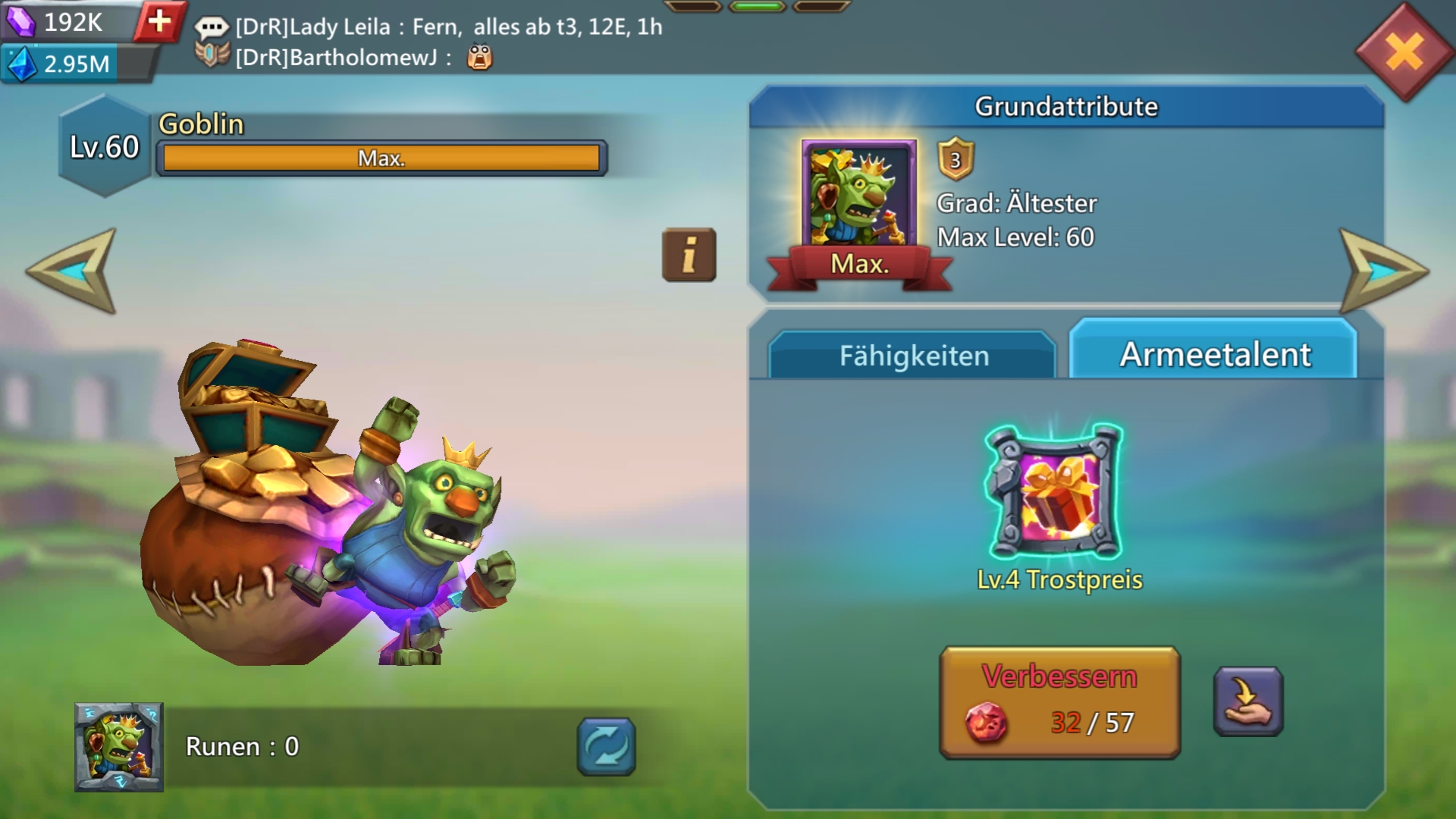1456x819 pixels.
Task: Tap the Lv.4 Trostpreis talent icon
Action: (1054, 492)
